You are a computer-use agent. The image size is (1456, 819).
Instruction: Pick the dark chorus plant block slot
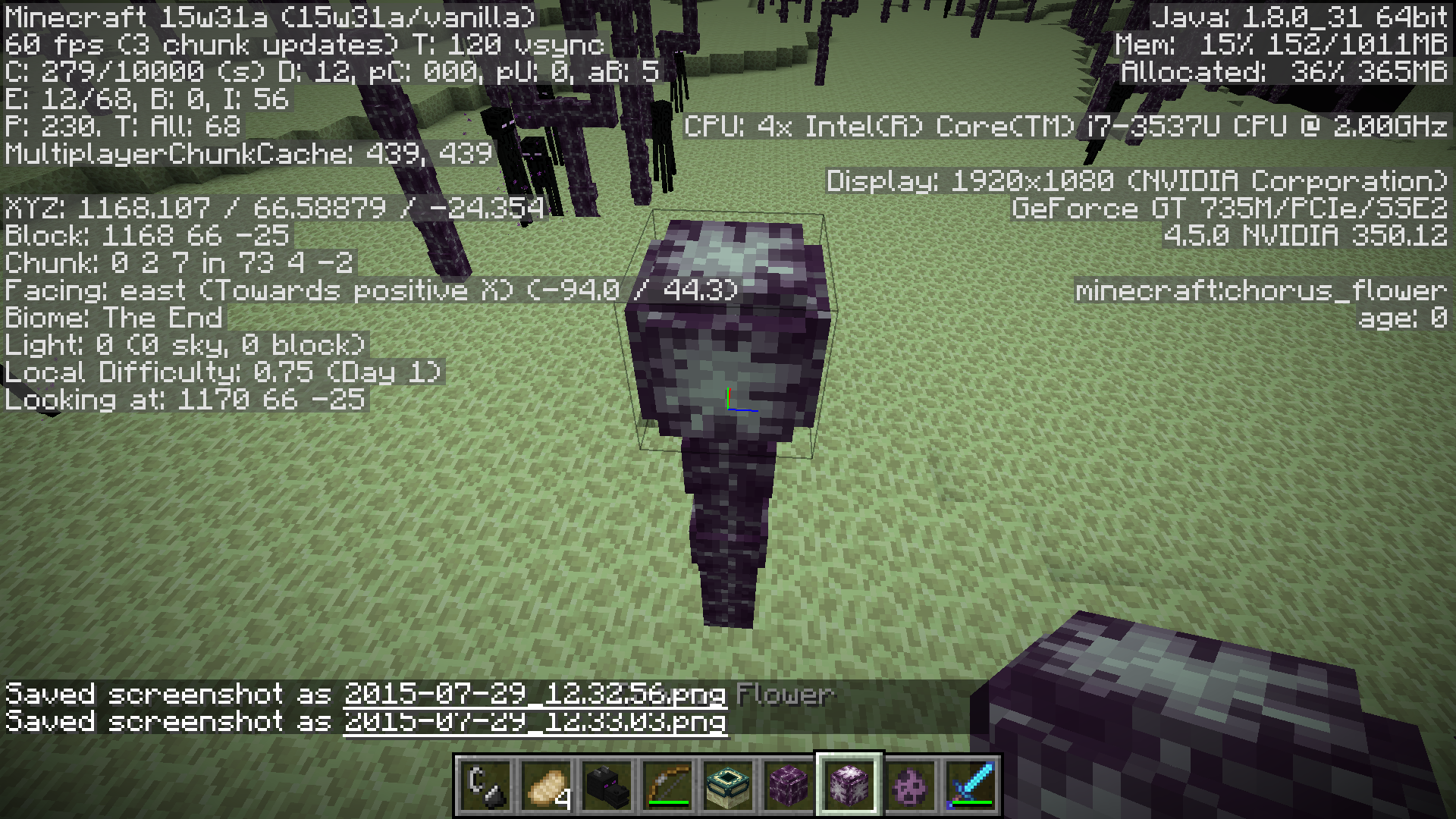pyautogui.click(x=789, y=786)
